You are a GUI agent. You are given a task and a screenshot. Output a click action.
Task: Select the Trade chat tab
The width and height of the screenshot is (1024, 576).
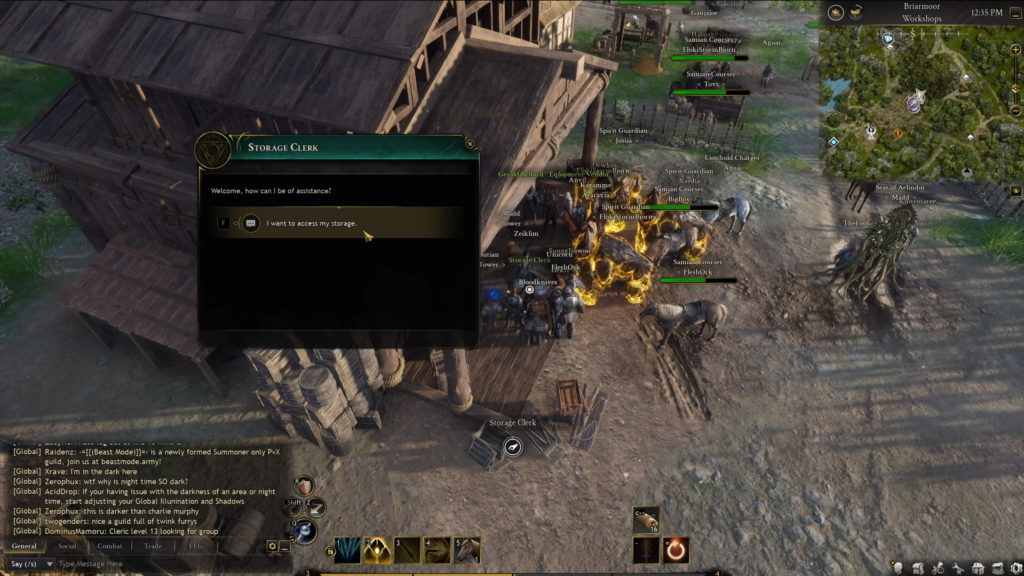pos(152,546)
